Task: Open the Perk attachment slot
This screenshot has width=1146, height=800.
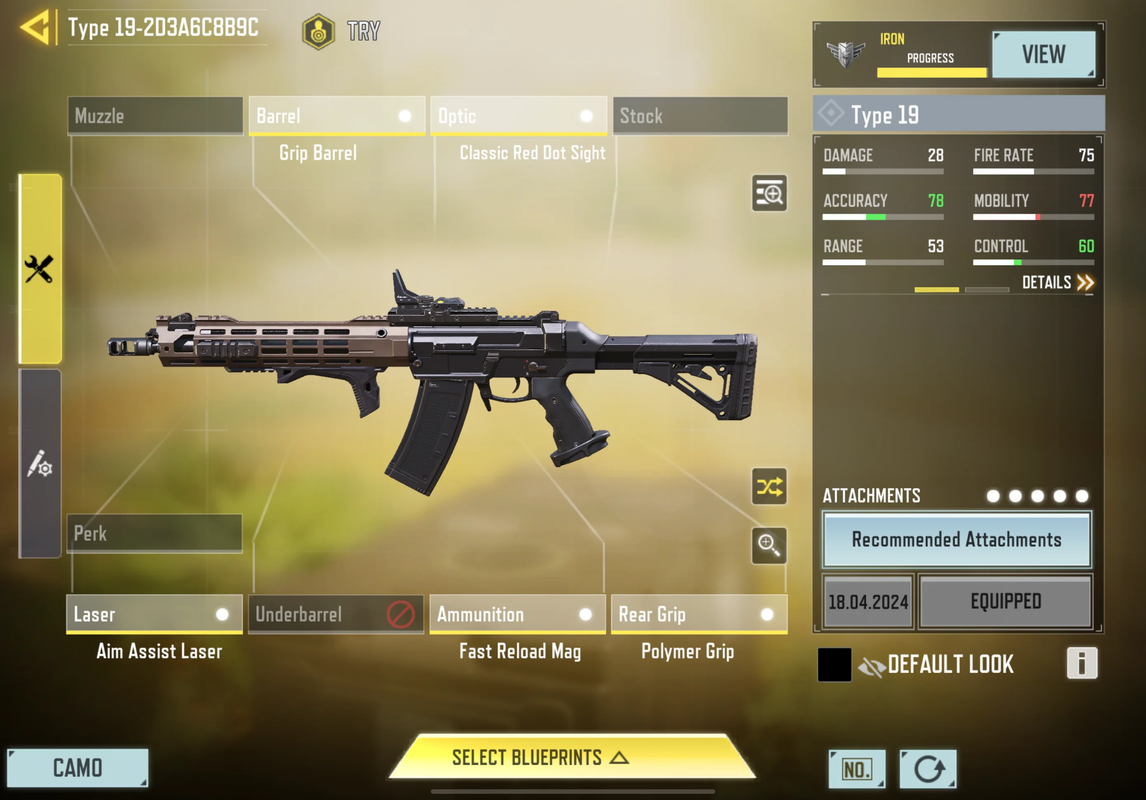Action: (x=155, y=534)
